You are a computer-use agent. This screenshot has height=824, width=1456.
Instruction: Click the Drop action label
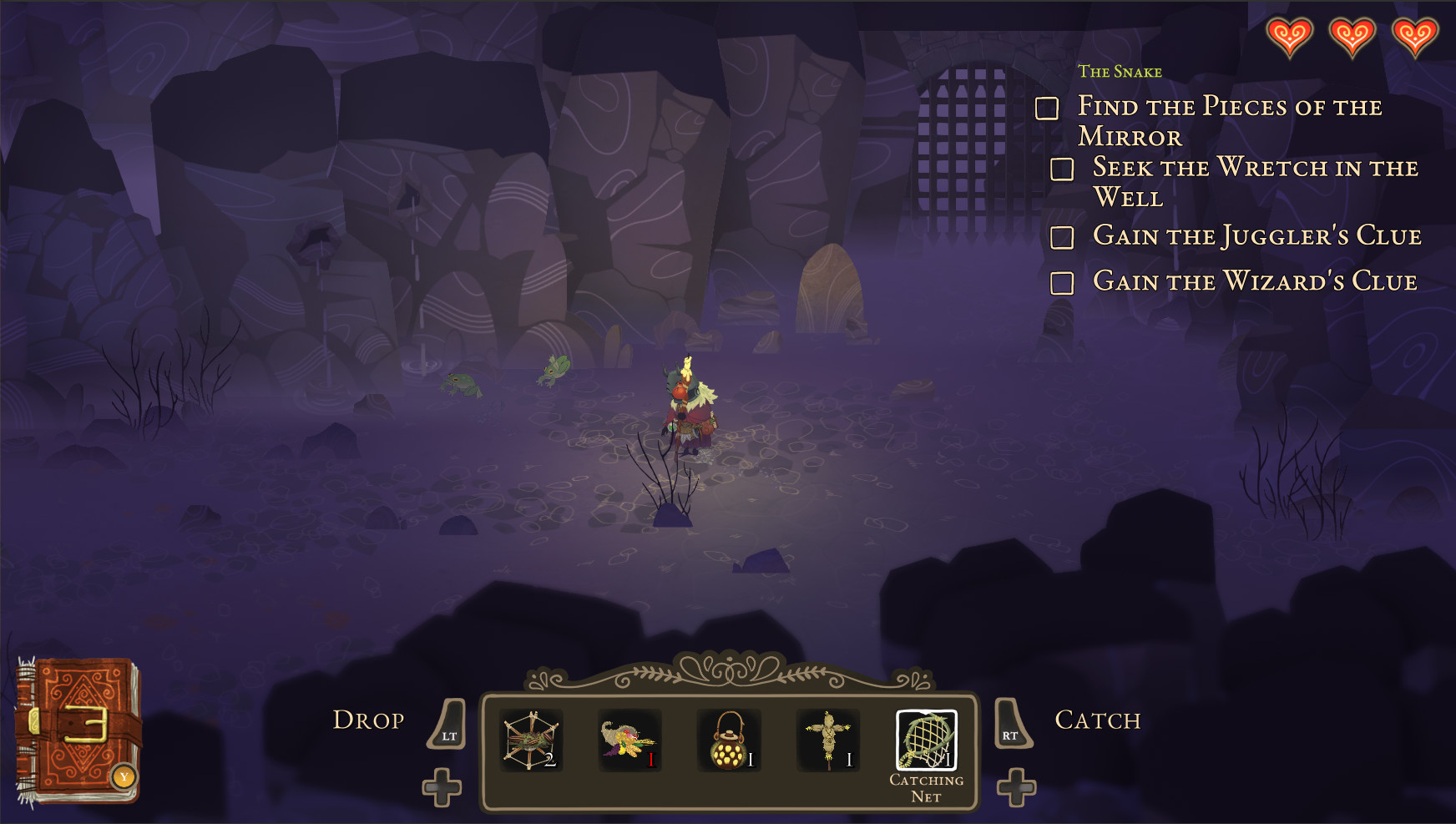click(x=370, y=720)
